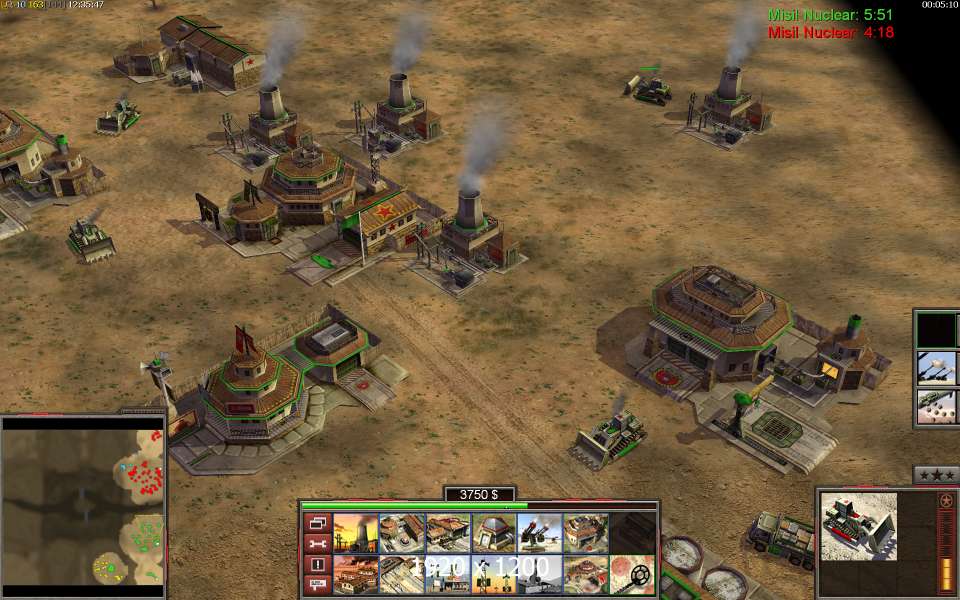Build the Nuclear Reactor with cooling tower
The image size is (960, 600).
point(355,533)
